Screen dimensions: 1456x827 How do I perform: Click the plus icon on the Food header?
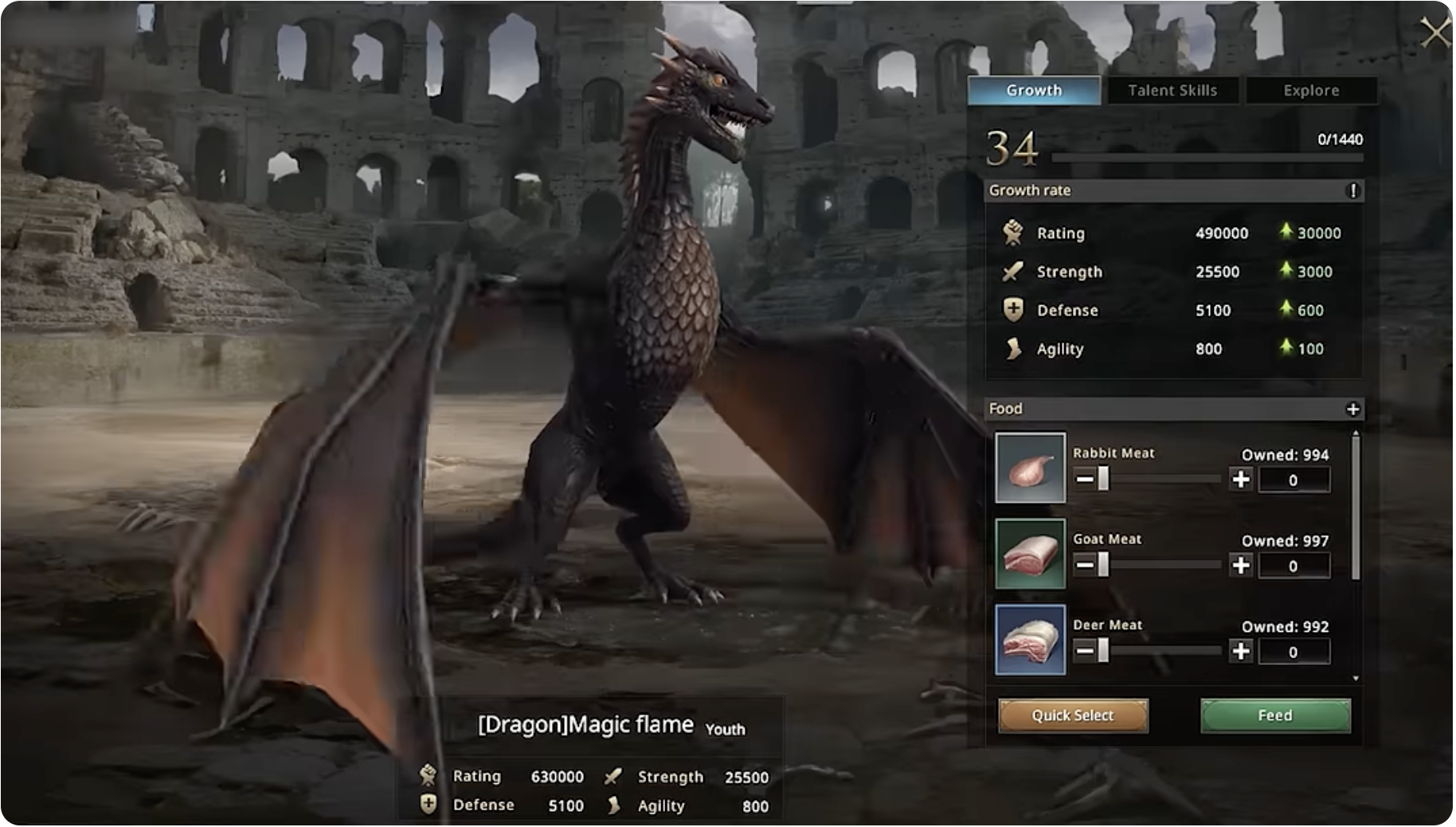(x=1354, y=409)
